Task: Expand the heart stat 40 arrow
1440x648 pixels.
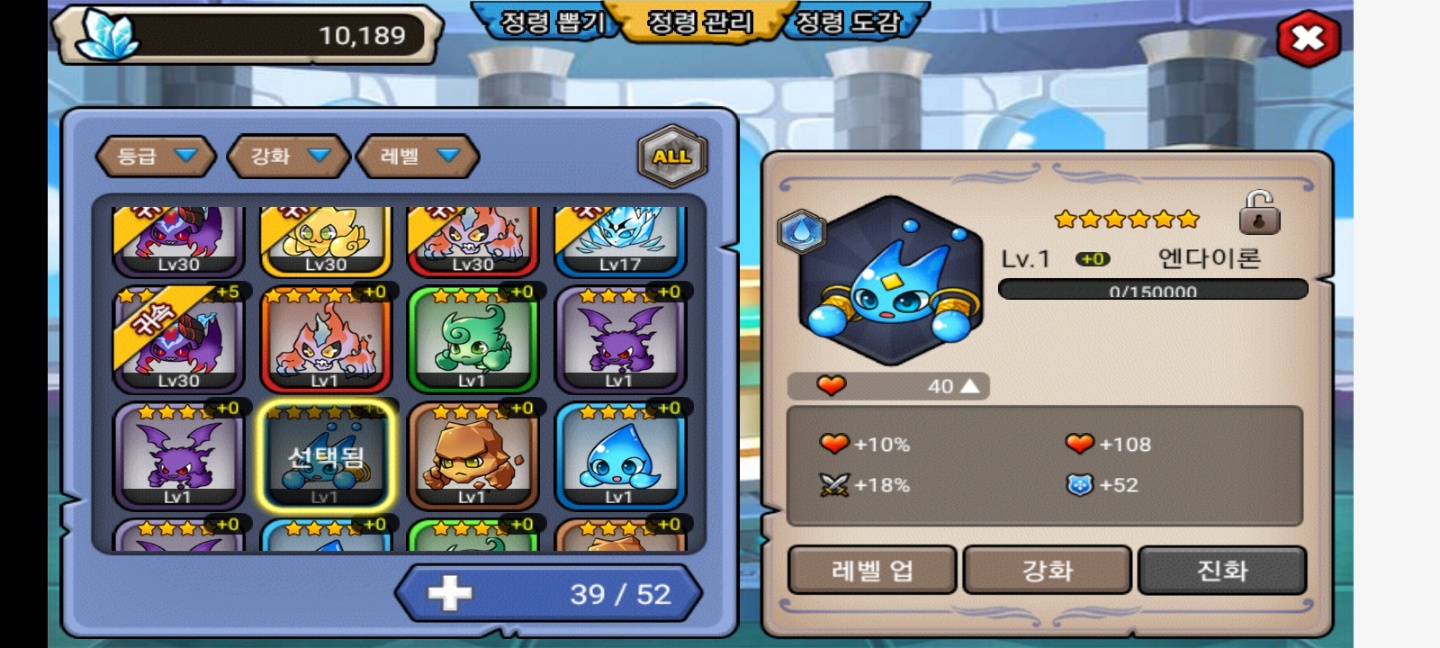Action: coord(968,386)
